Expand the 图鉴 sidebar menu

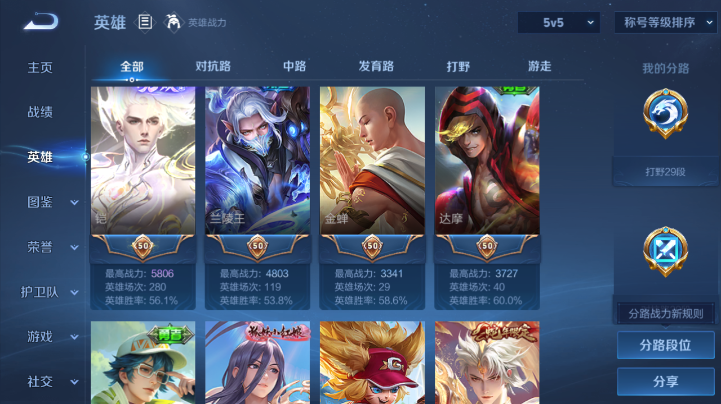(x=50, y=202)
